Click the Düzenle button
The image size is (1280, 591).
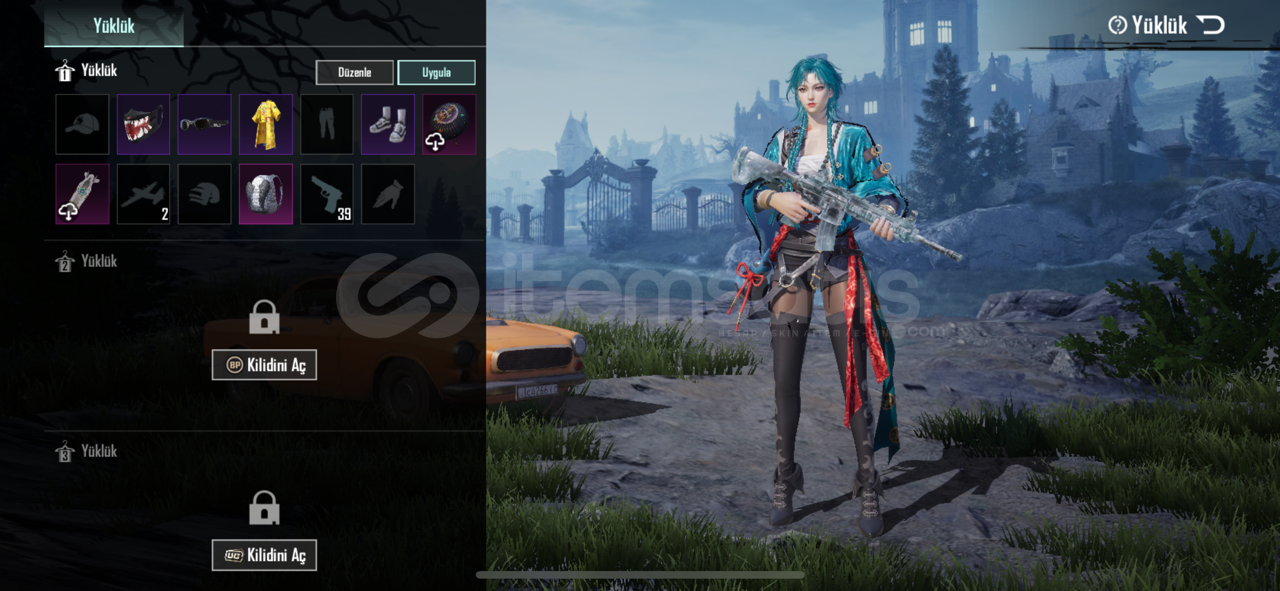[x=354, y=73]
